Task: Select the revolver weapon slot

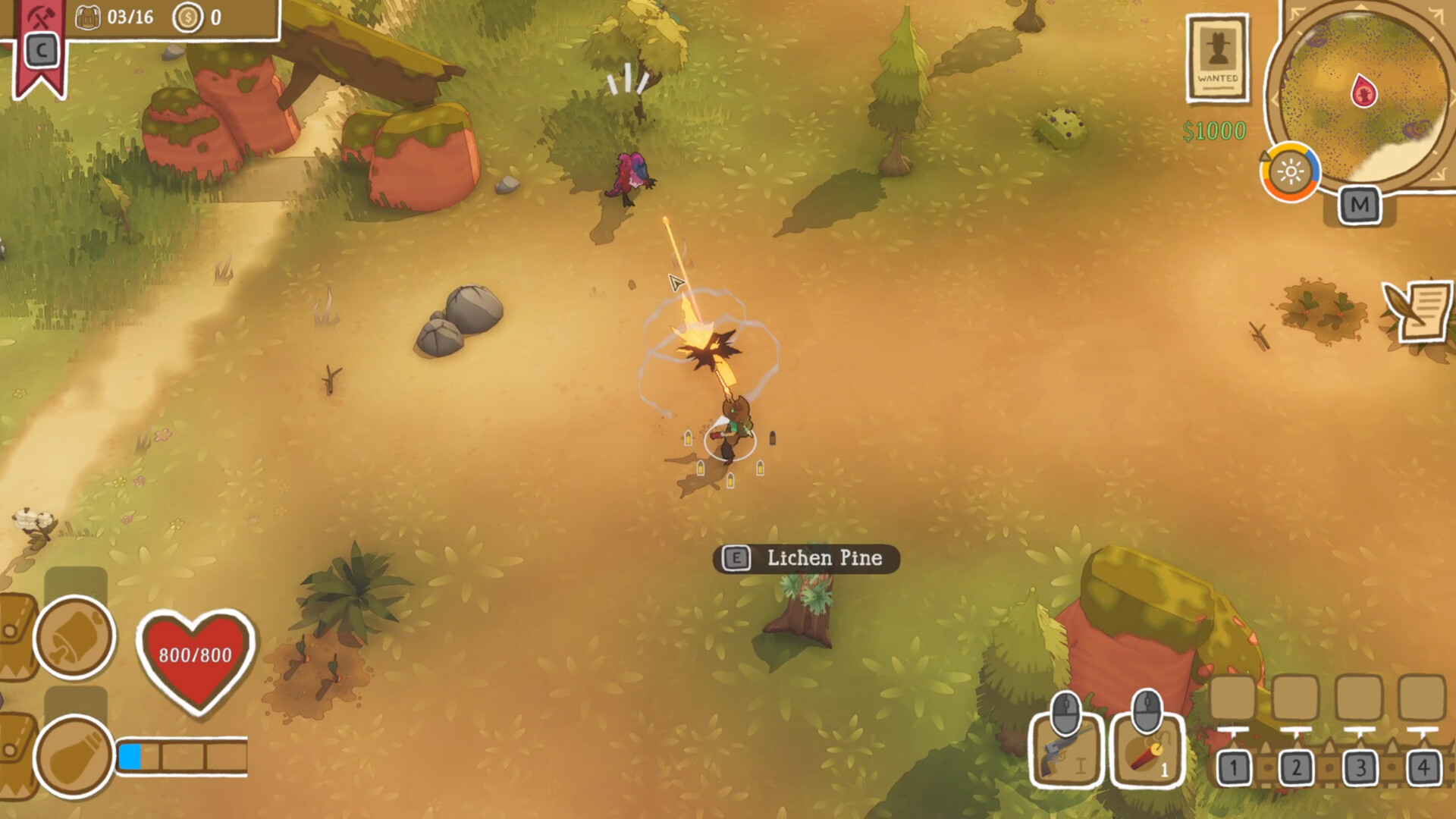Action: click(x=1066, y=749)
